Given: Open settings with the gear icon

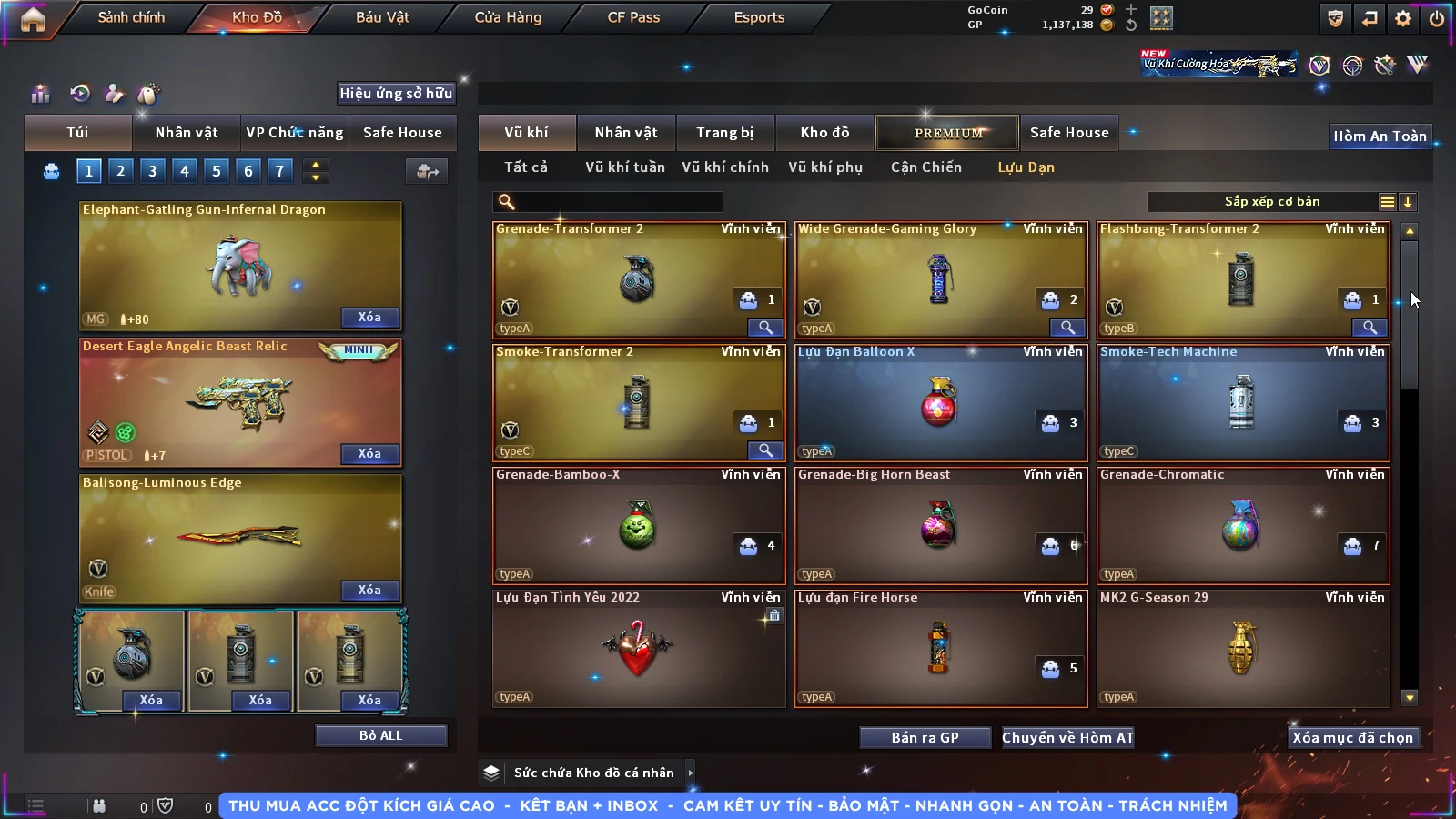Looking at the screenshot, I should click(1403, 18).
